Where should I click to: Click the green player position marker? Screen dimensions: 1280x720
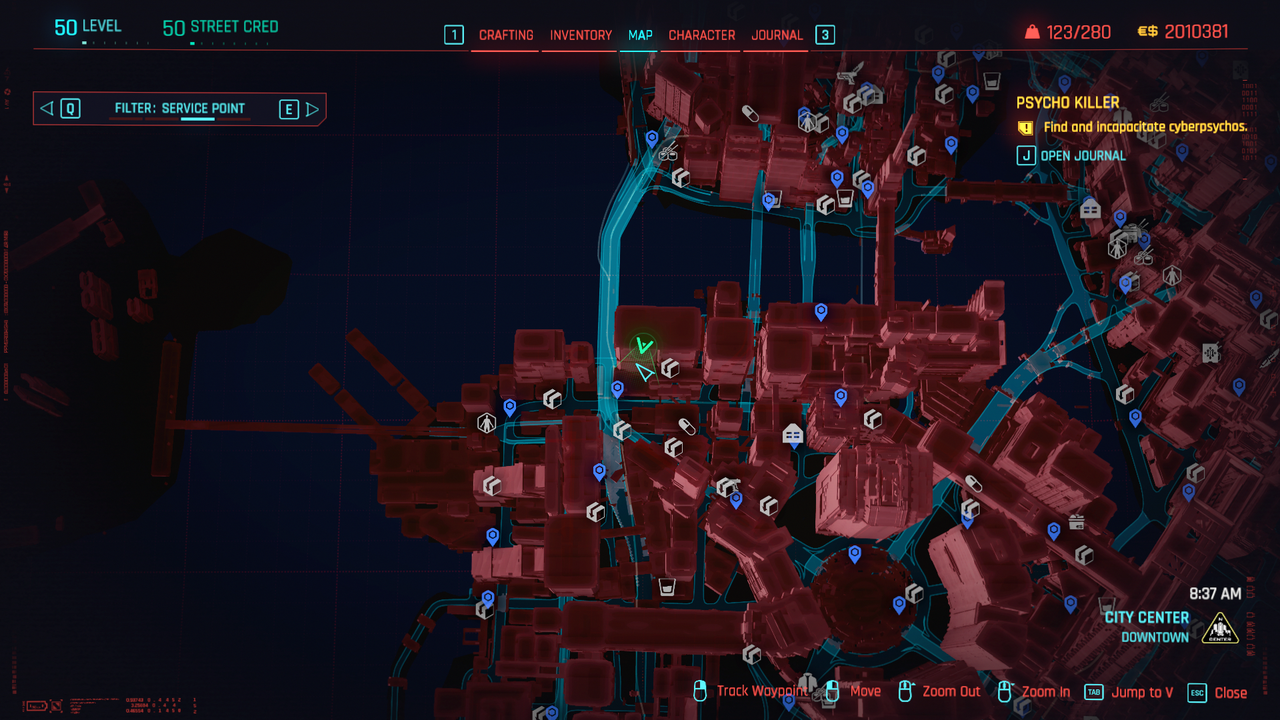pos(644,347)
